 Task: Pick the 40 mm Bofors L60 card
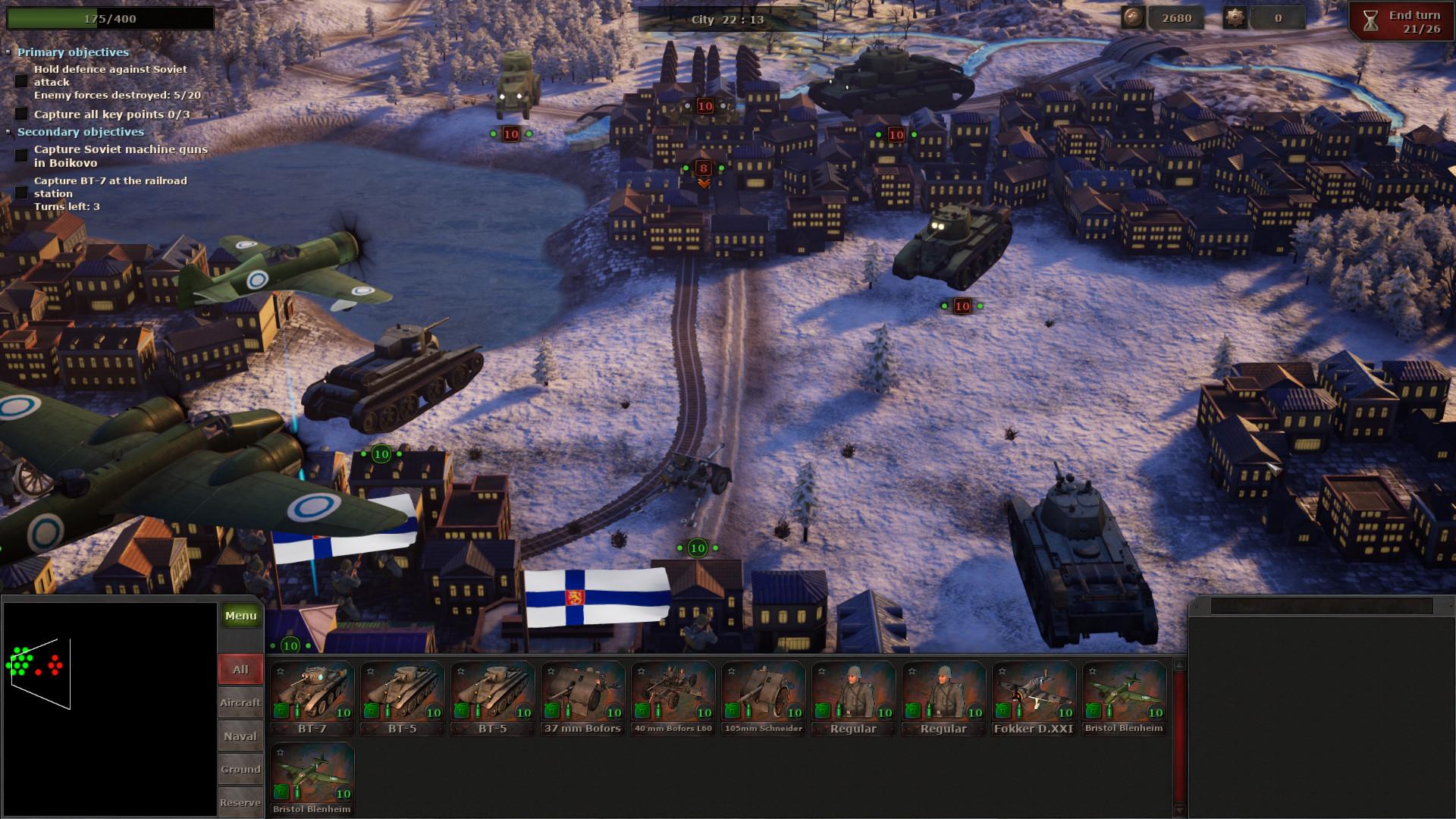coord(673,698)
